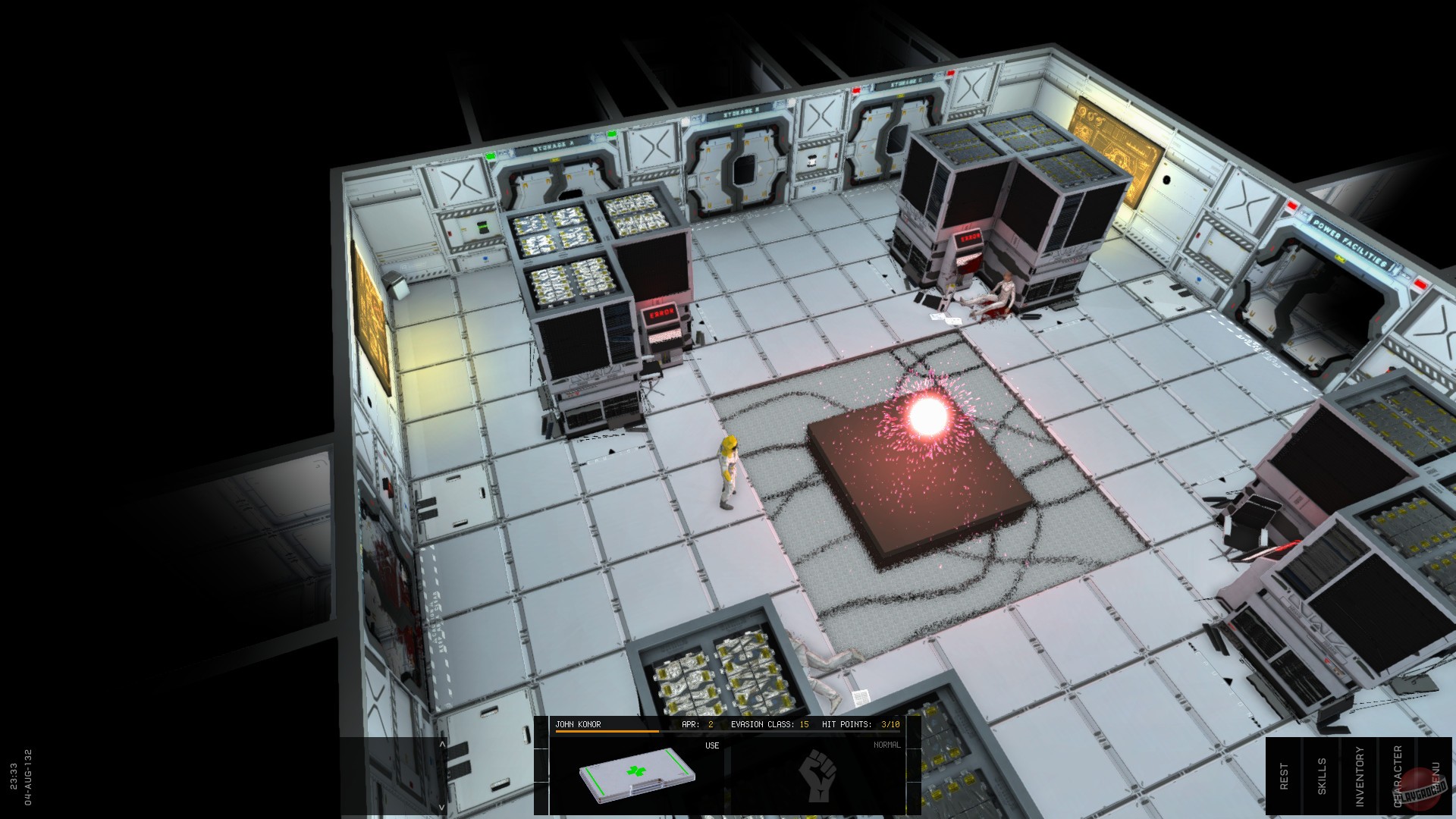Click the APR counter readout
The height and width of the screenshot is (819, 1456).
pos(698,724)
